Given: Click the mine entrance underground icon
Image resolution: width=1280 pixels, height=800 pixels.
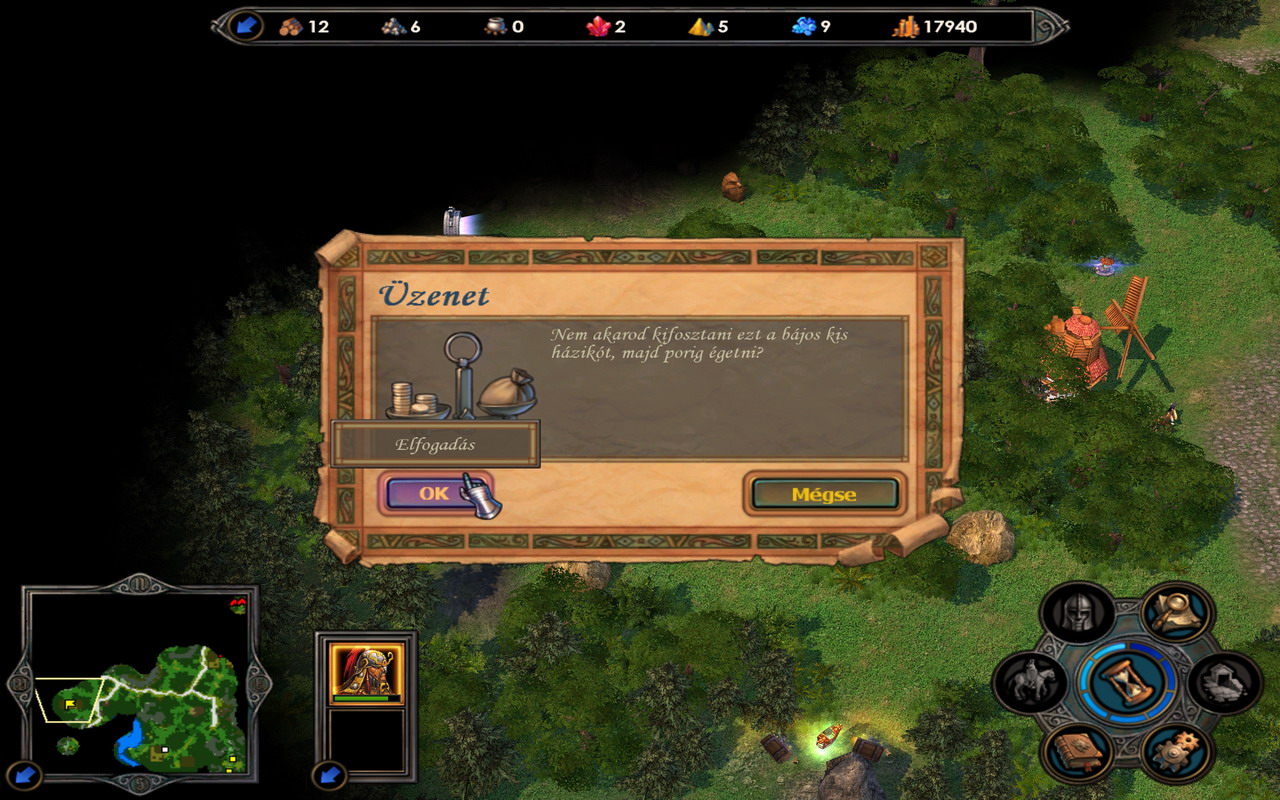Looking at the screenshot, I should [x=1226, y=682].
